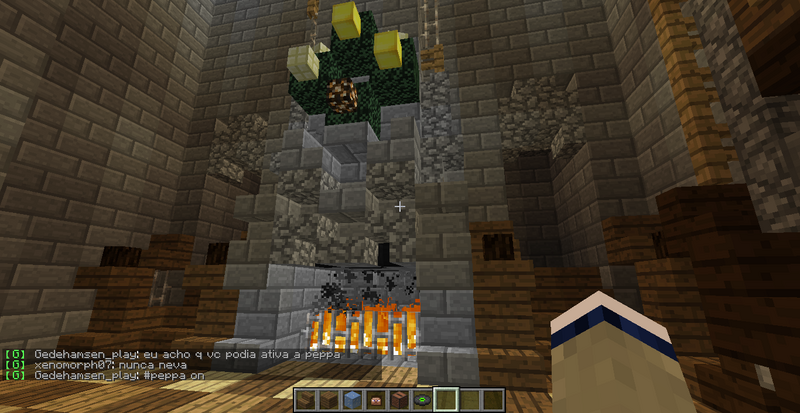The width and height of the screenshot is (800, 413).
Task: Select the green music disc slot
Action: pyautogui.click(x=422, y=400)
